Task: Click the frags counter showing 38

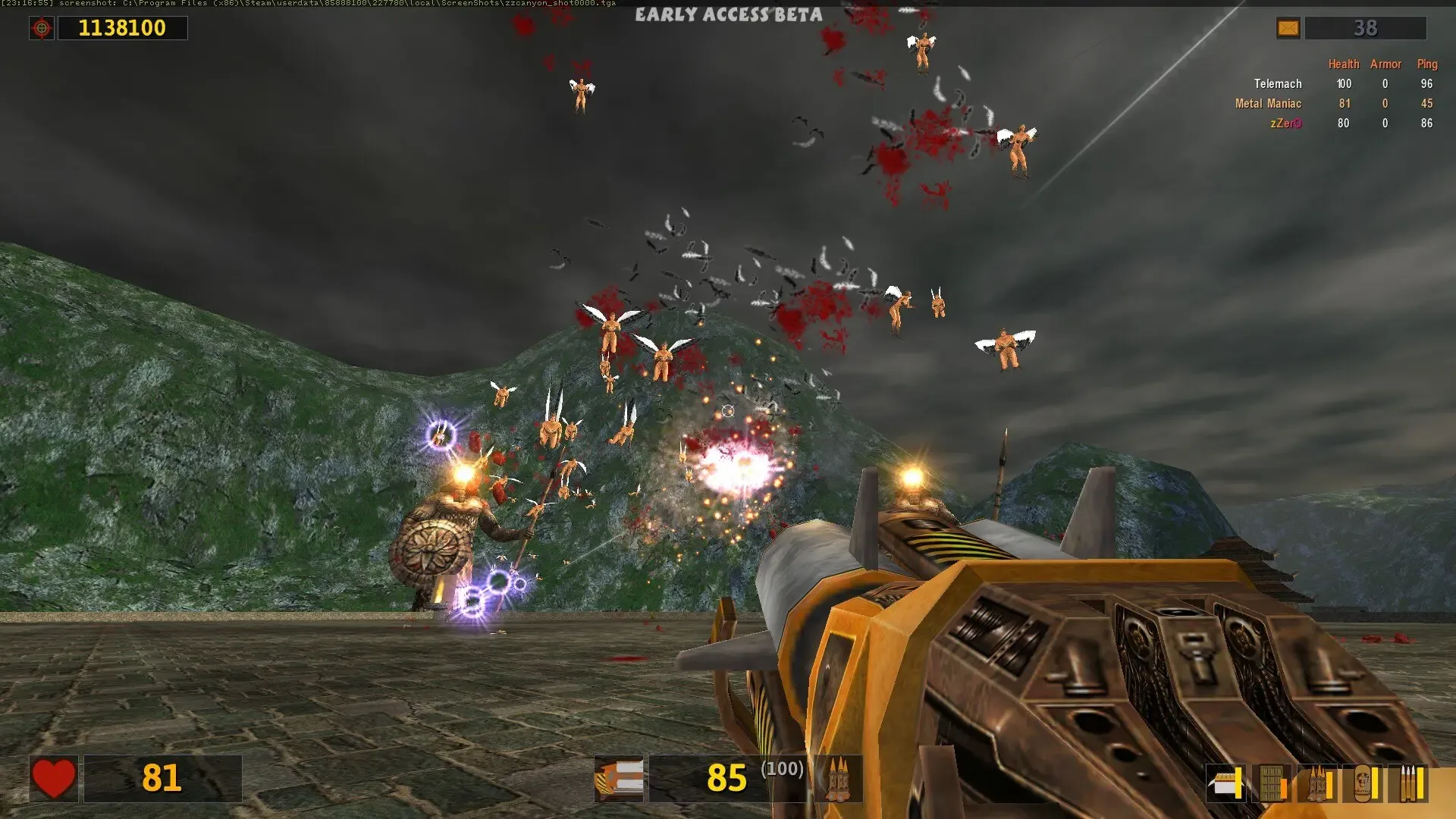Action: (x=1367, y=28)
